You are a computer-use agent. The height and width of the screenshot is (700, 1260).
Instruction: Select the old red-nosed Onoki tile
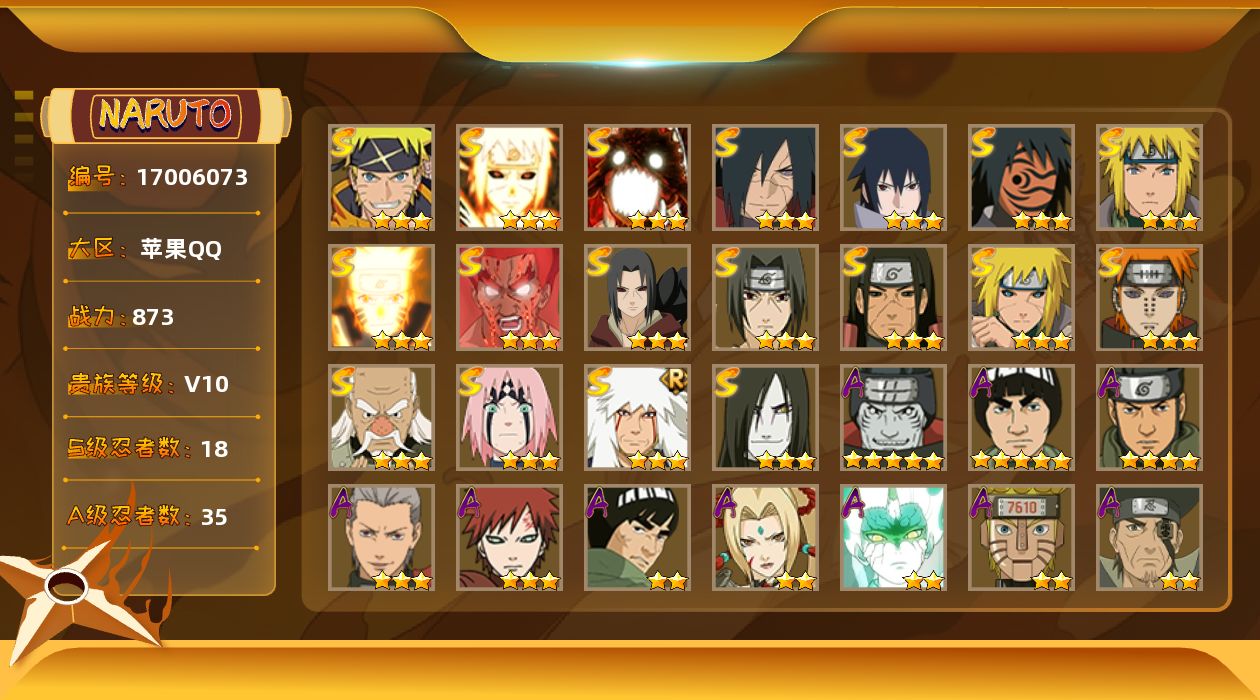pyautogui.click(x=381, y=417)
